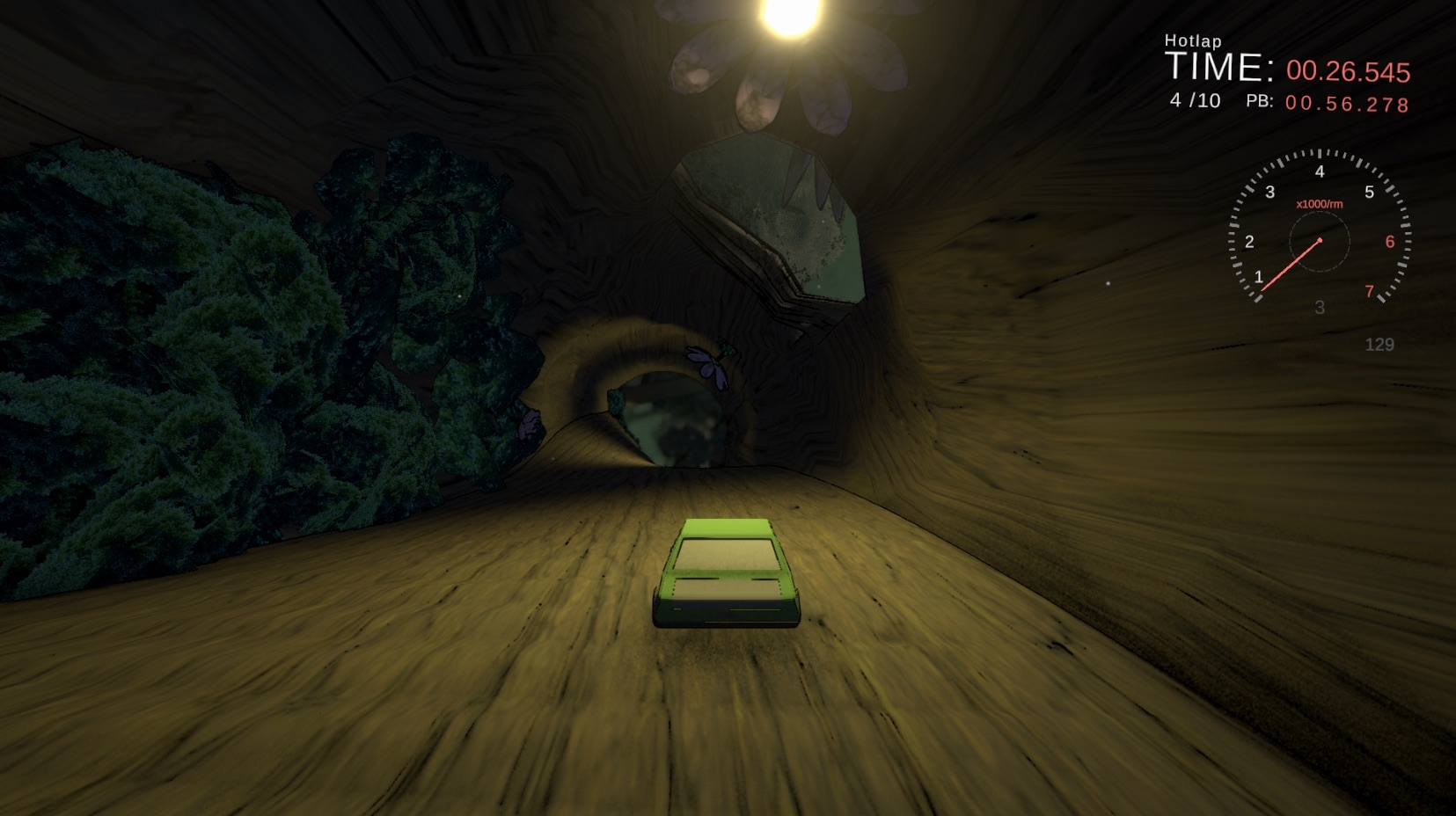Click the speed readout showing 129
Image resolution: width=1456 pixels, height=816 pixels.
[1381, 345]
